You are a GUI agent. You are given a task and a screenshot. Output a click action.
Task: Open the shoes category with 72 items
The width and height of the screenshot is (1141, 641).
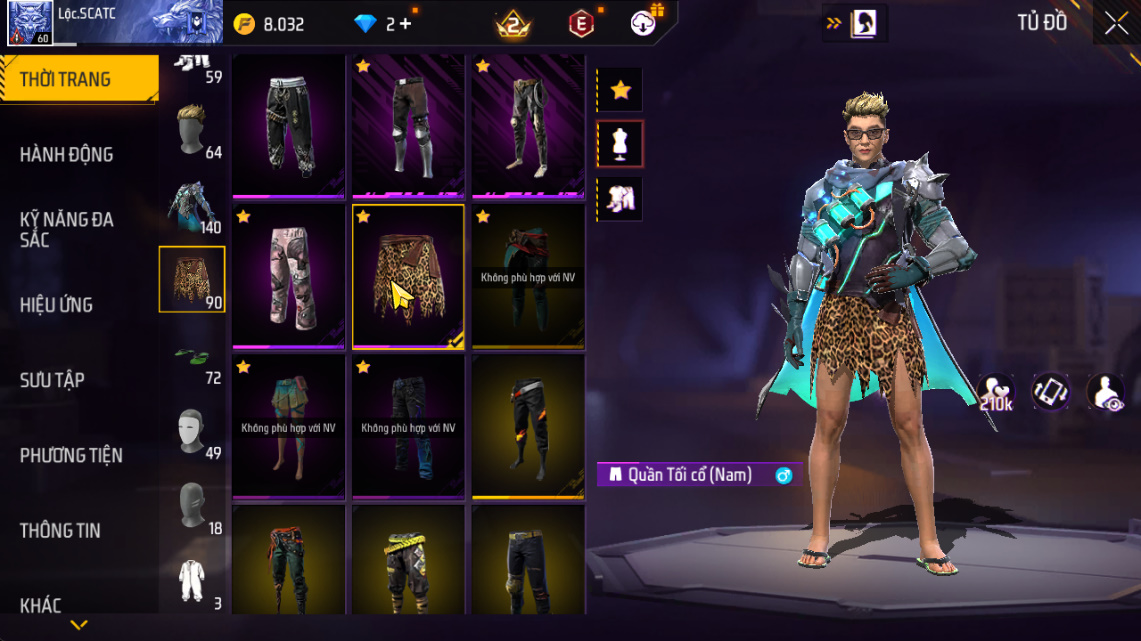point(193,357)
